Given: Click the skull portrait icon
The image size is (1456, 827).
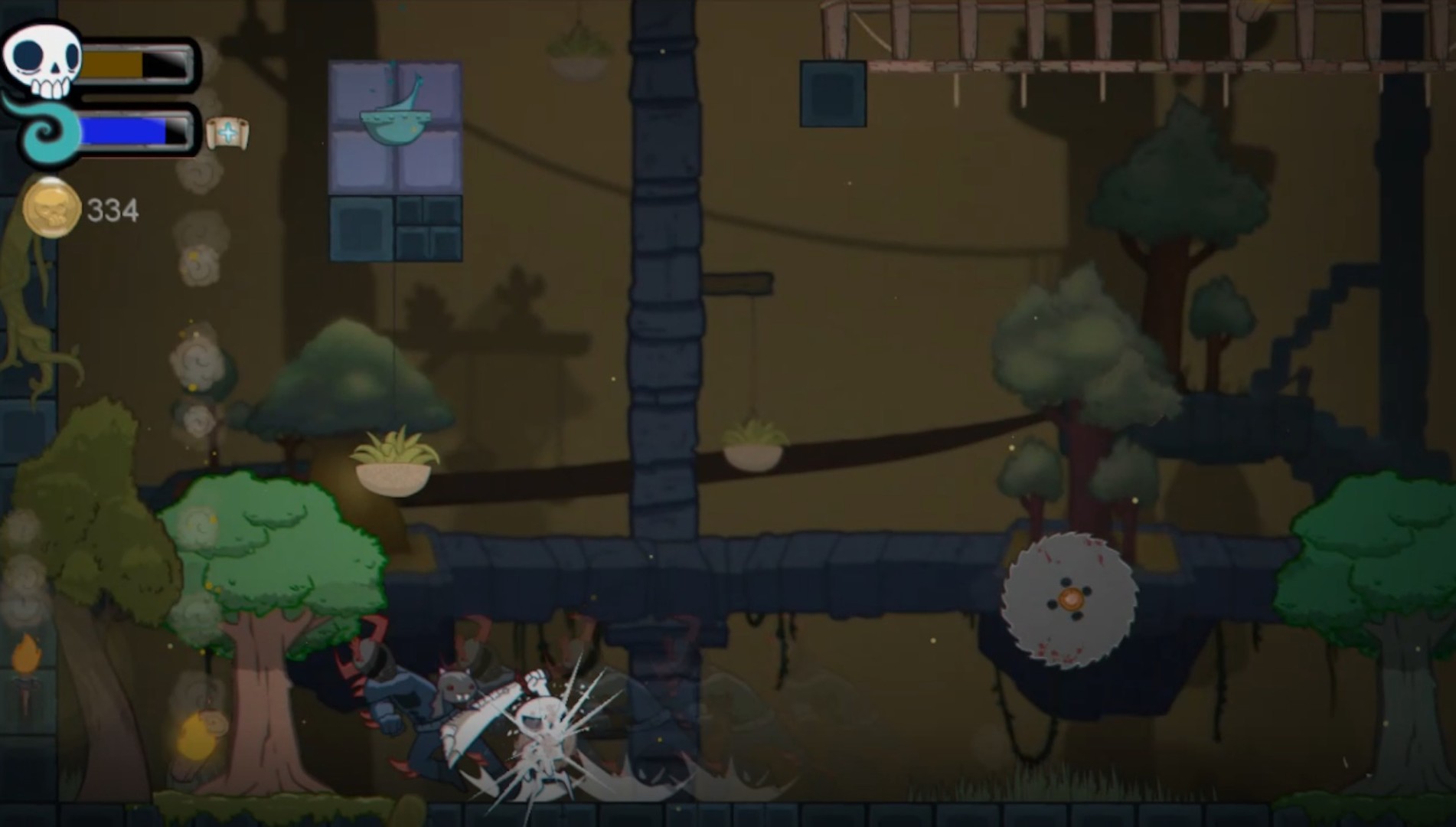Looking at the screenshot, I should (x=40, y=60).
